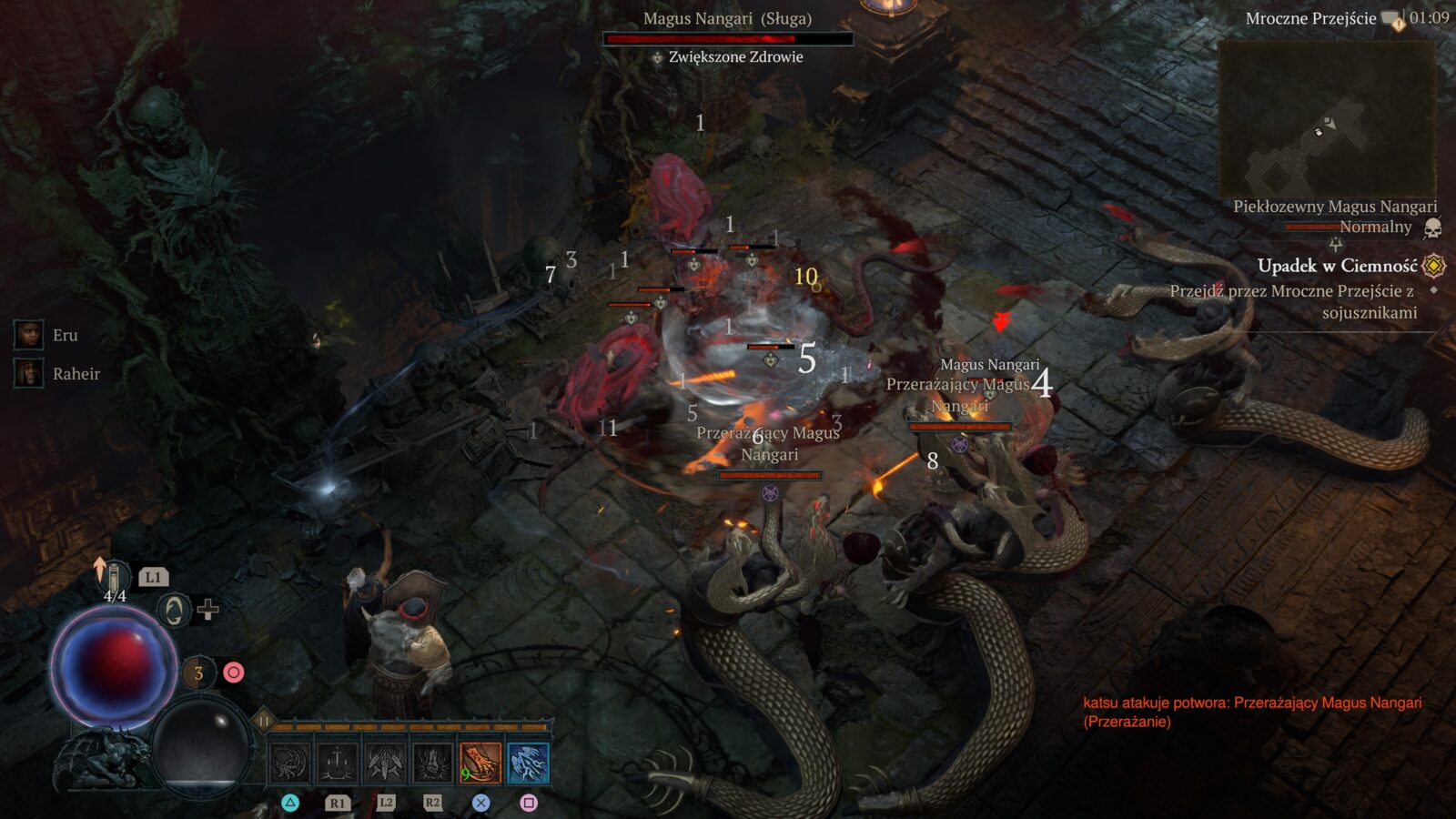Select the orange claw skill in the fifth slot
The height and width of the screenshot is (819, 1456).
coord(480,762)
